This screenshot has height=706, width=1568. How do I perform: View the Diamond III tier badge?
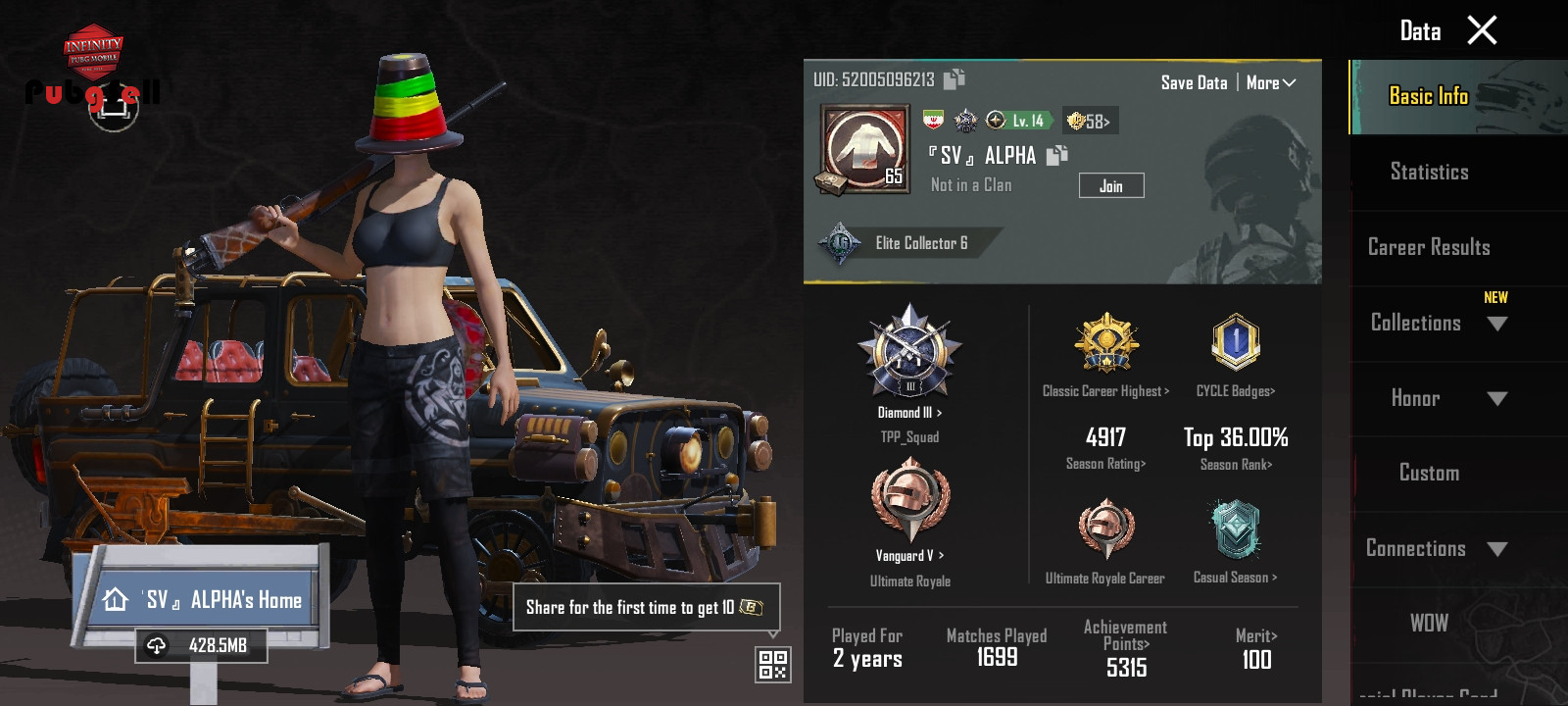pos(909,351)
